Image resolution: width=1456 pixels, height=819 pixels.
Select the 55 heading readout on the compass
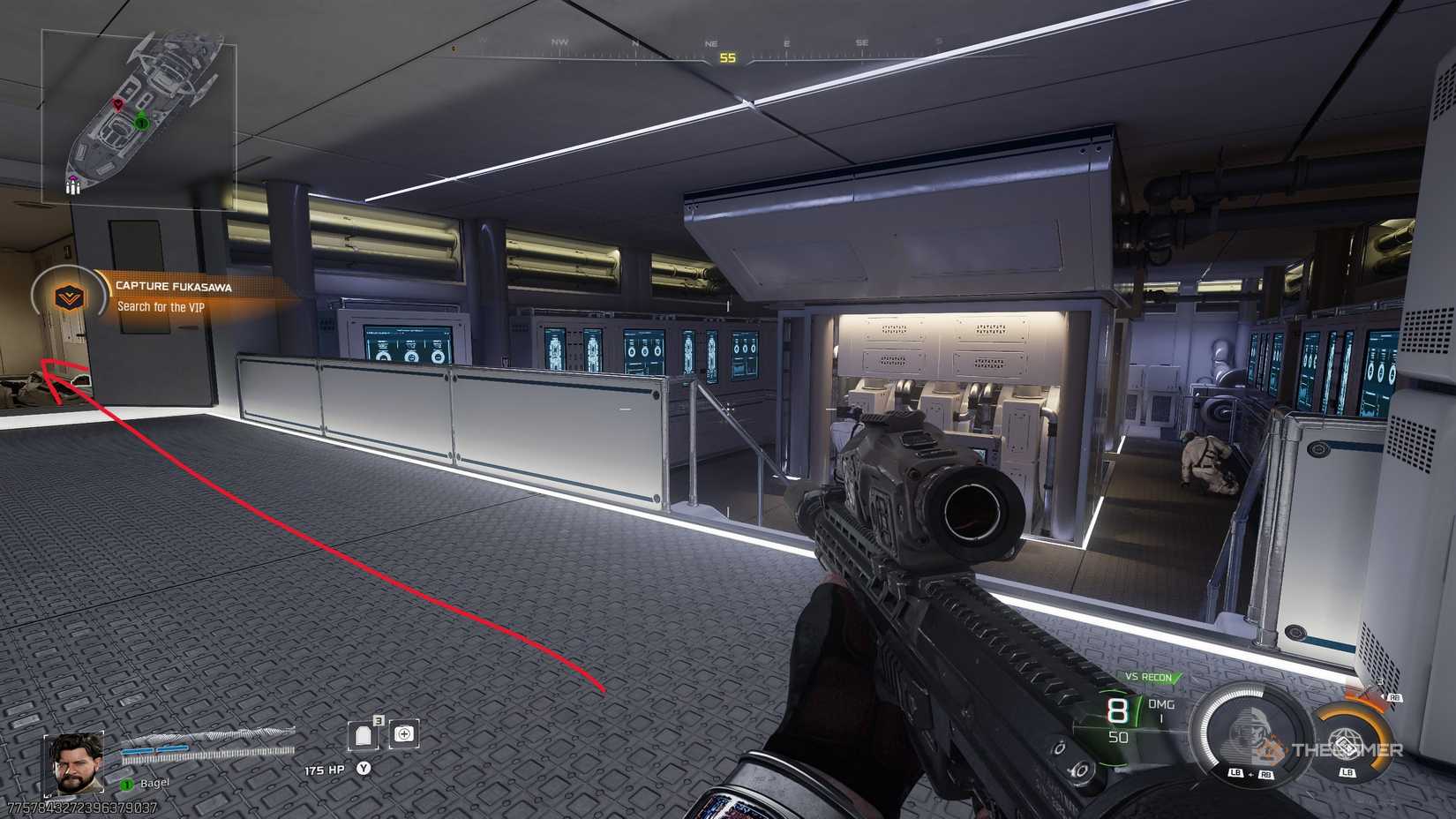tap(726, 56)
